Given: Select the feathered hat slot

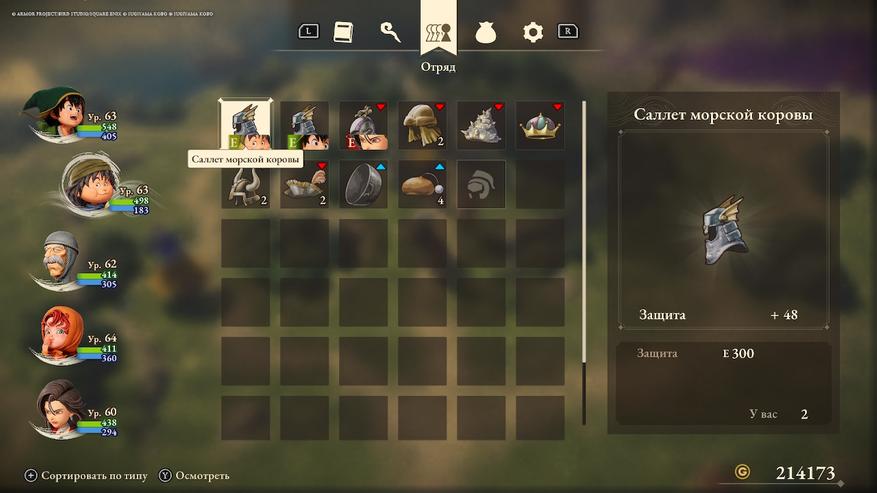Looking at the screenshot, I should click(304, 184).
